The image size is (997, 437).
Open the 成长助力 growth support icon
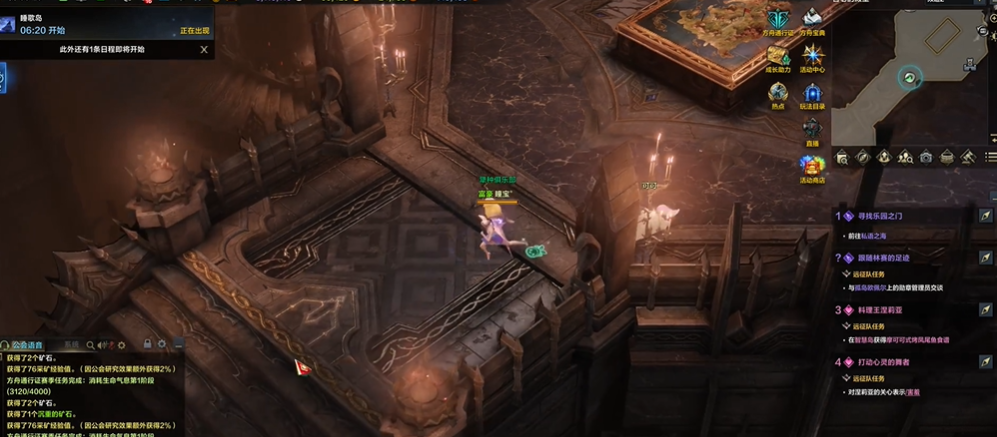click(778, 57)
